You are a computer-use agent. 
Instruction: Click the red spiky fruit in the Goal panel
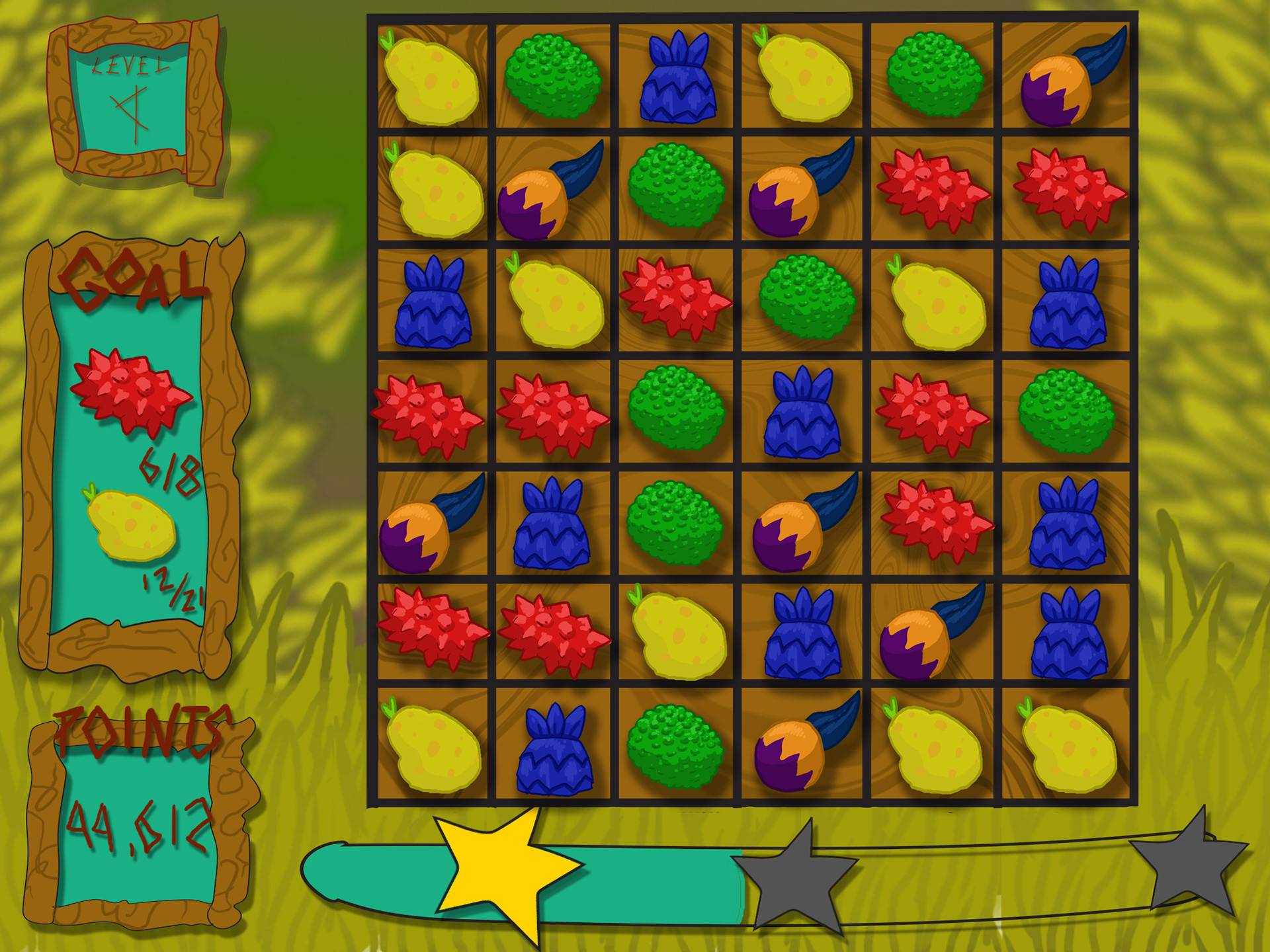coord(130,391)
